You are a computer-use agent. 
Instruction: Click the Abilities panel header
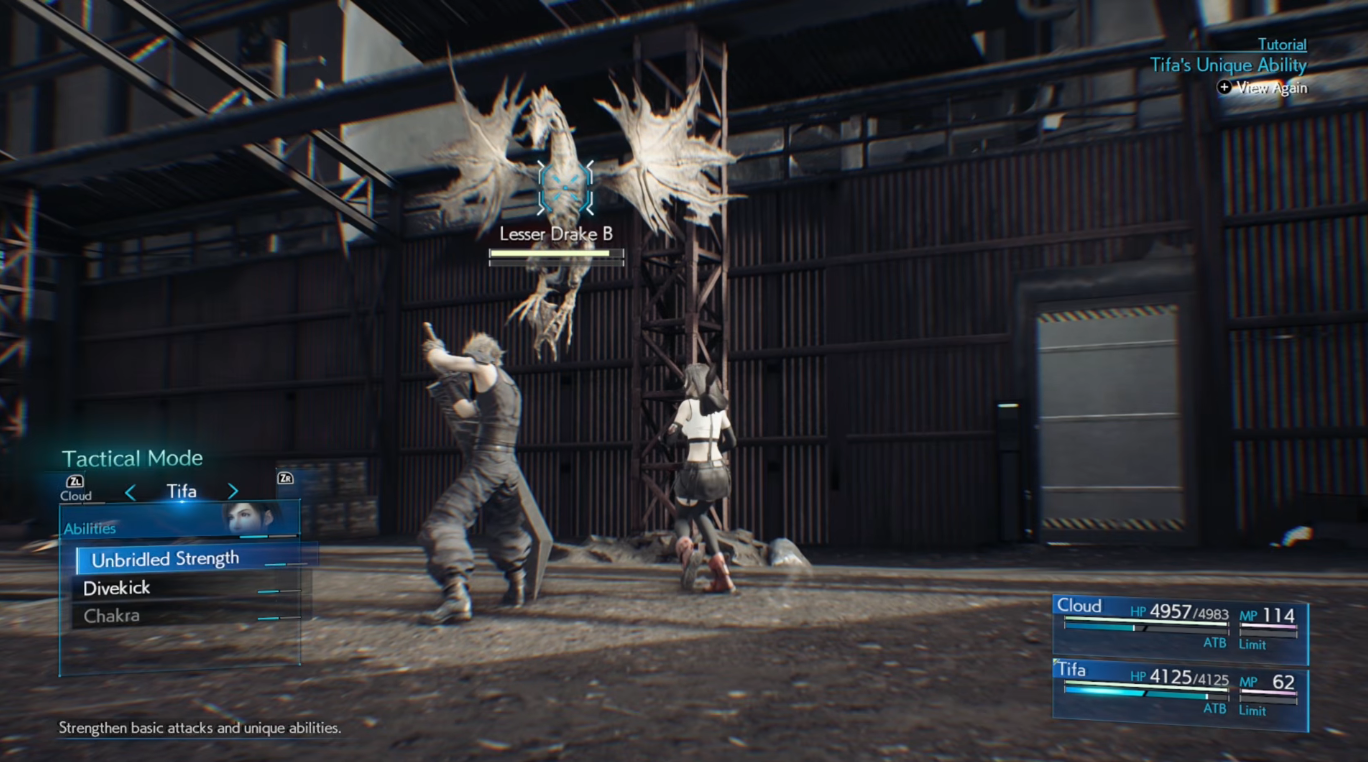pyautogui.click(x=89, y=527)
